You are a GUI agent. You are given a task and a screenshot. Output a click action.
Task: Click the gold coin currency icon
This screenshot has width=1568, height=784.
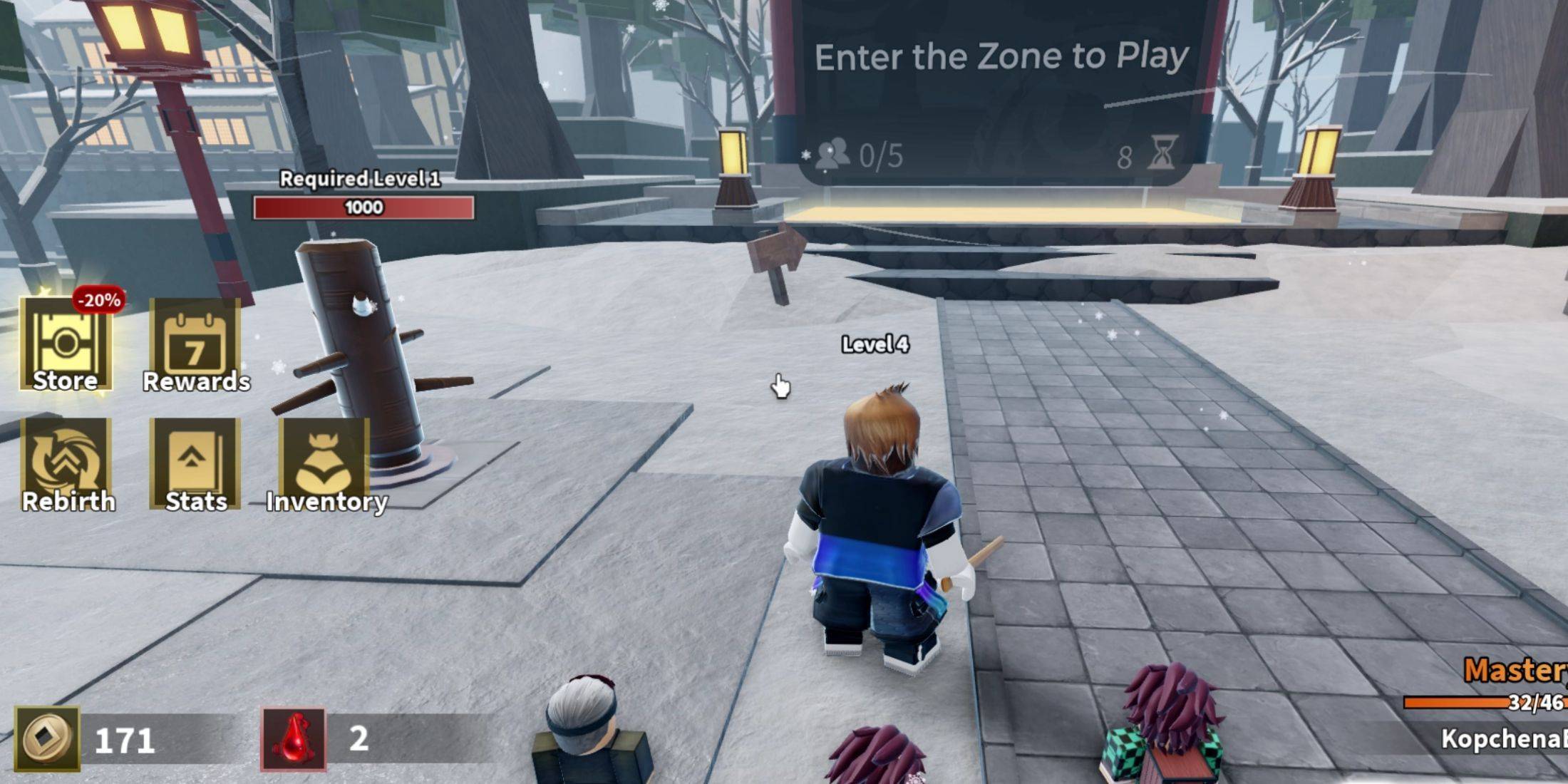pyautogui.click(x=47, y=739)
